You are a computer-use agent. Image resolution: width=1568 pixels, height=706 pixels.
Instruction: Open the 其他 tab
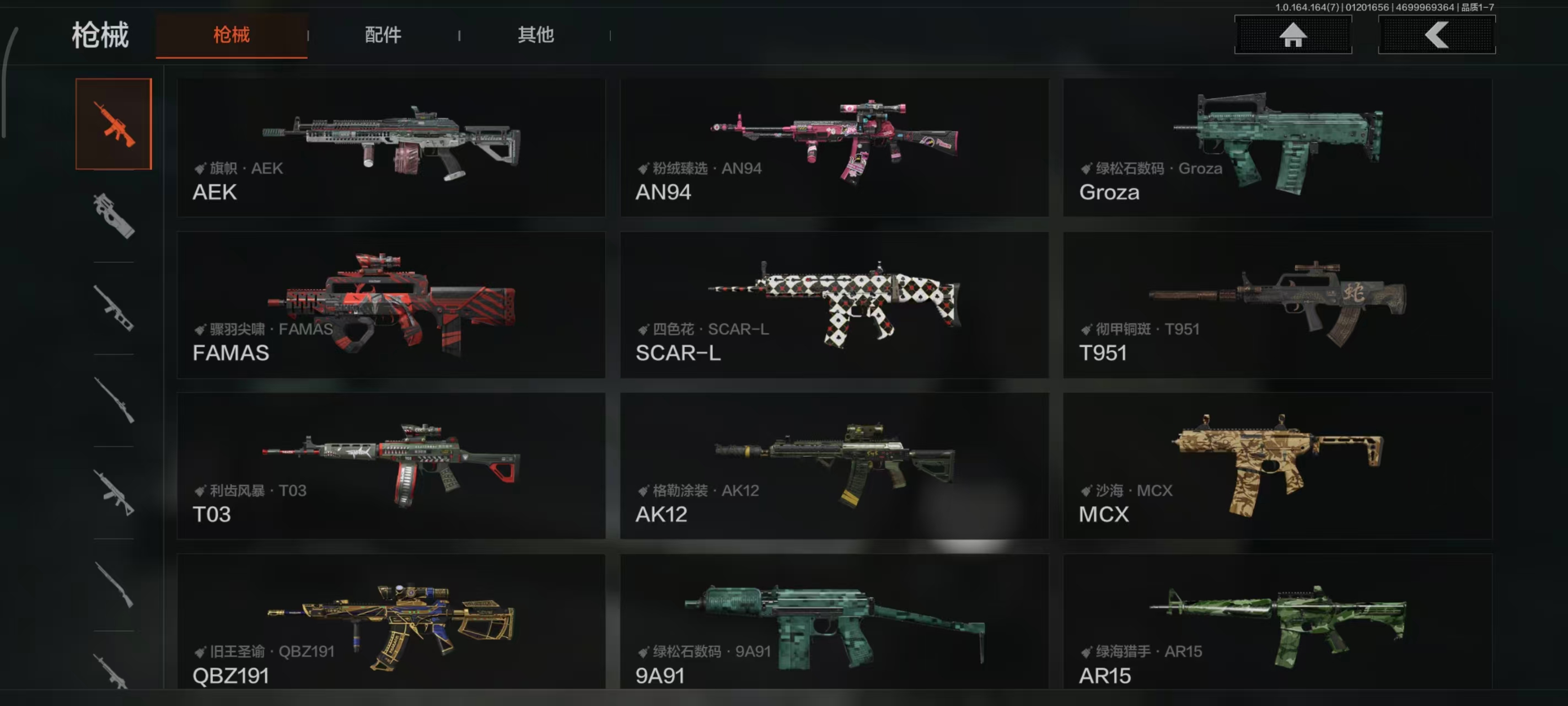point(535,35)
